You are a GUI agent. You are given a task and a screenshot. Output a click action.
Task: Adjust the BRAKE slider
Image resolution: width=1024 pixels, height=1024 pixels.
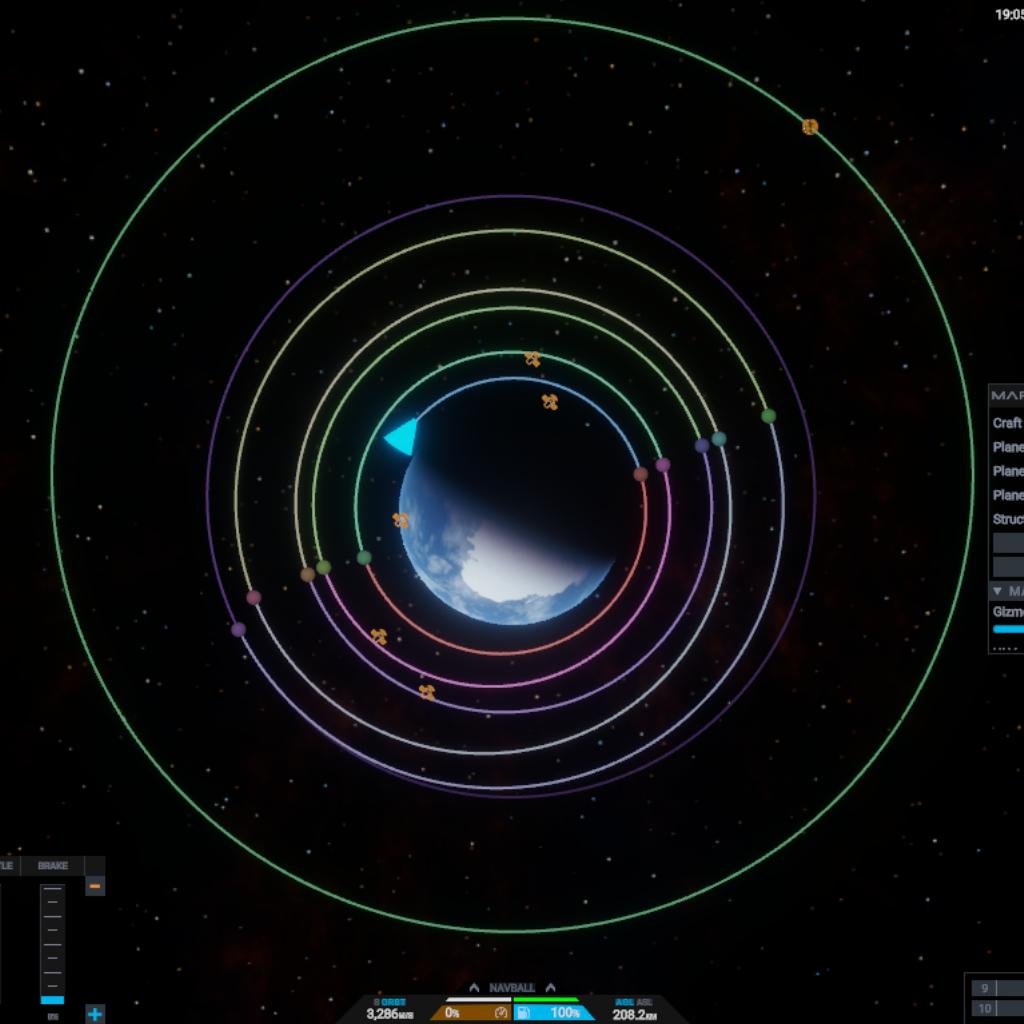pos(52,942)
